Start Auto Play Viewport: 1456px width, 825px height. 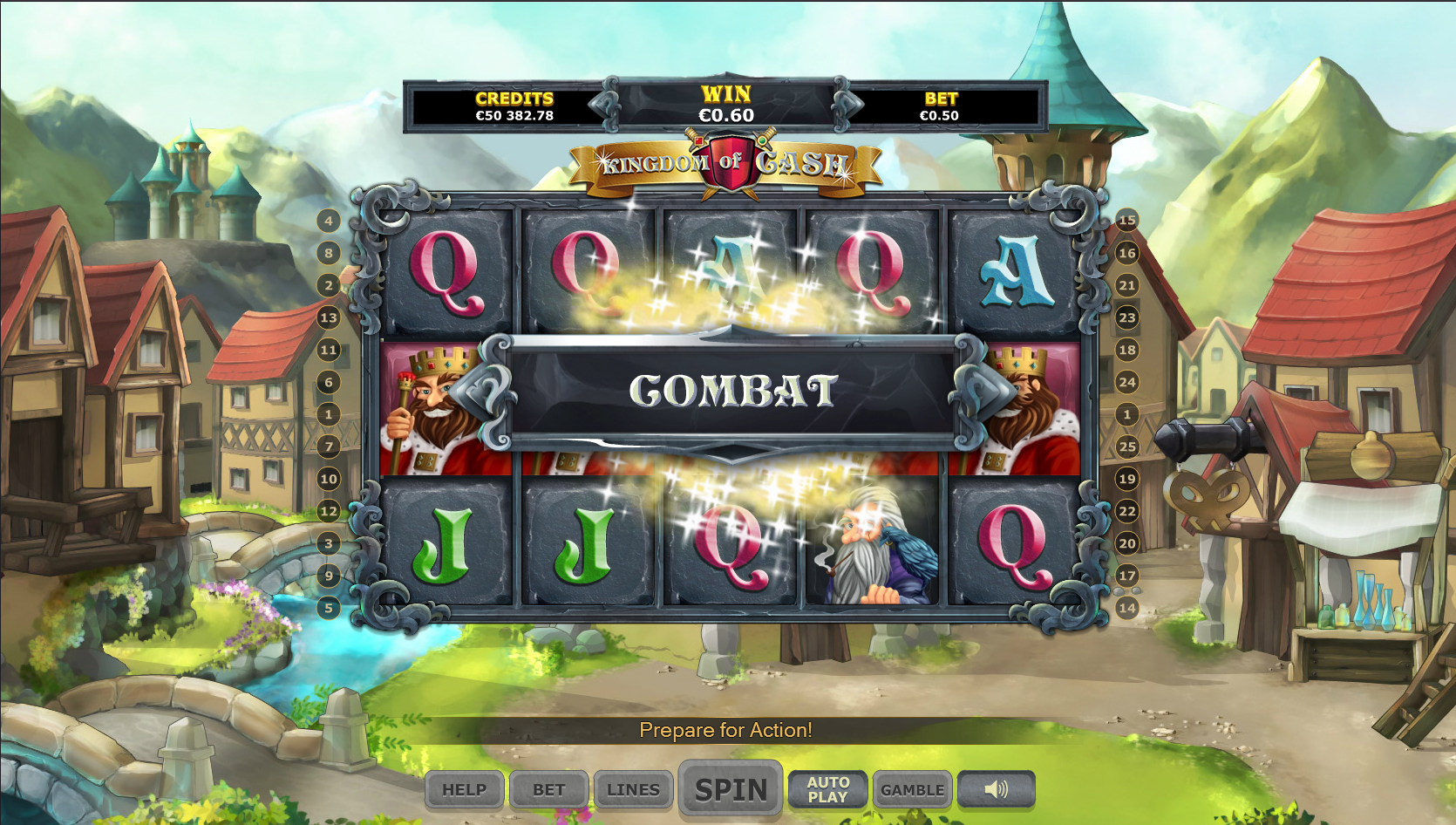827,790
